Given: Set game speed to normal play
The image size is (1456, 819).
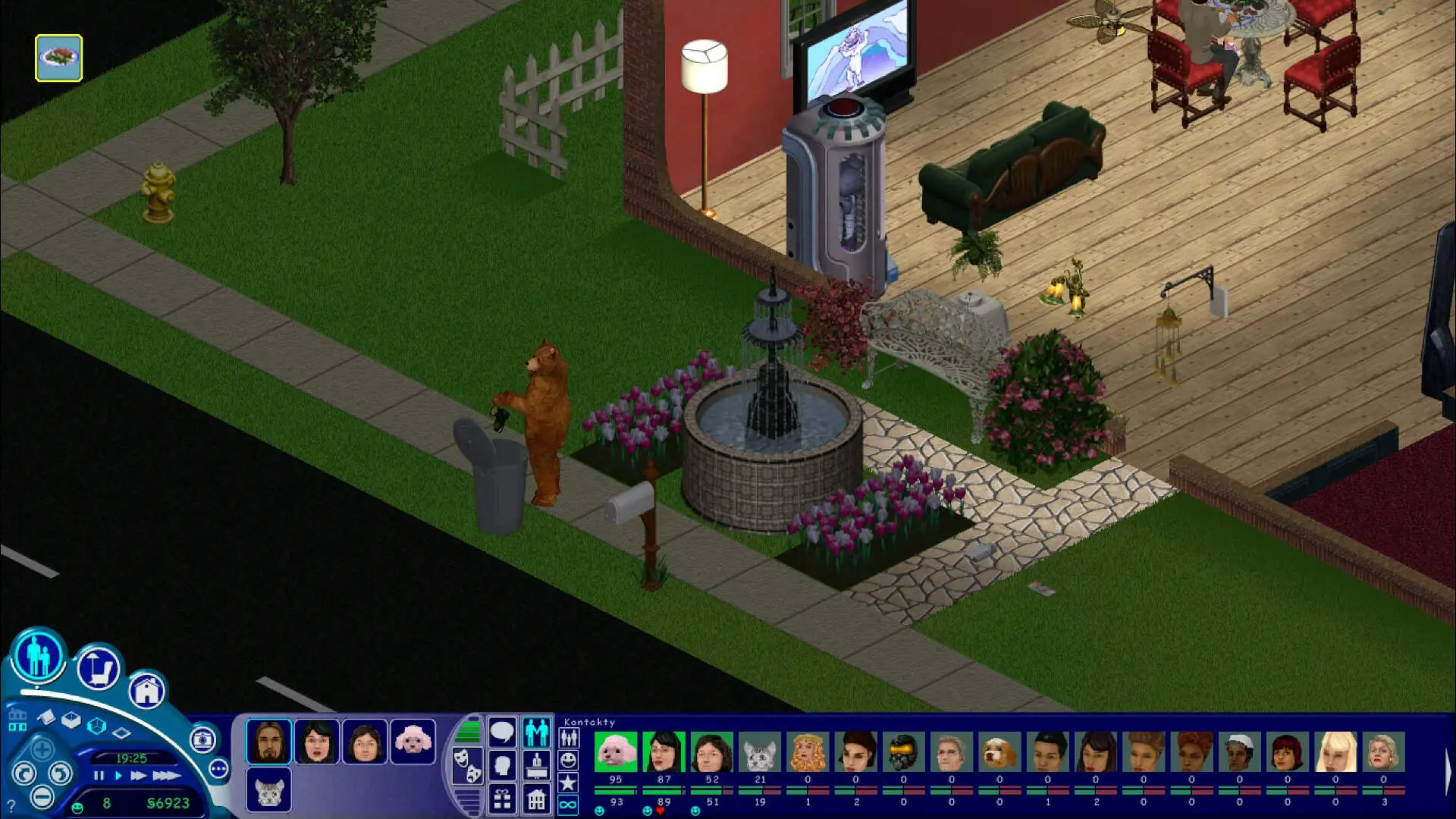Looking at the screenshot, I should tap(118, 776).
